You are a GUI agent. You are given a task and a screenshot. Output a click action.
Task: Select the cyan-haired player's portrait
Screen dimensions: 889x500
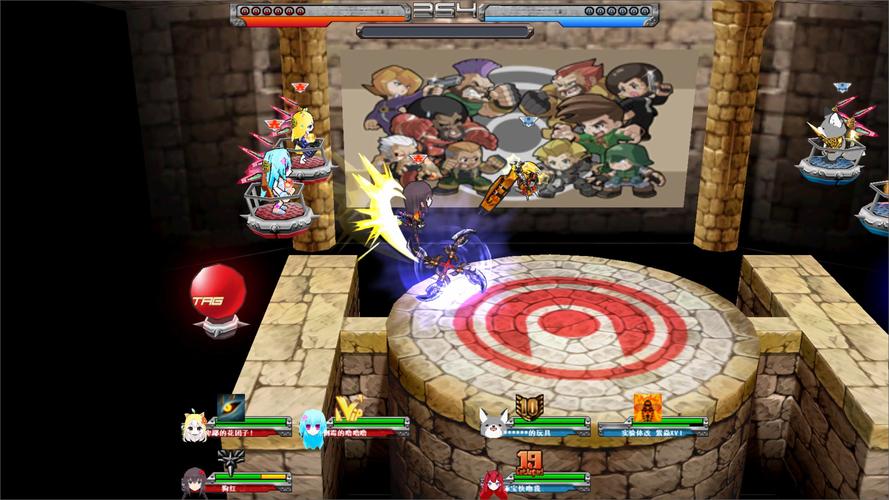(312, 426)
